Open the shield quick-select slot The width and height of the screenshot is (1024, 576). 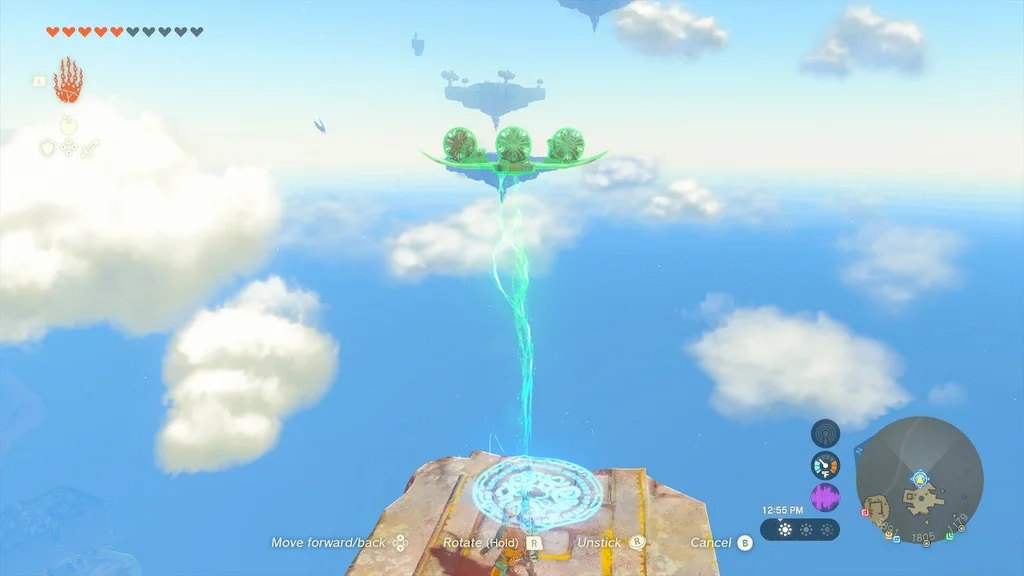pos(46,148)
